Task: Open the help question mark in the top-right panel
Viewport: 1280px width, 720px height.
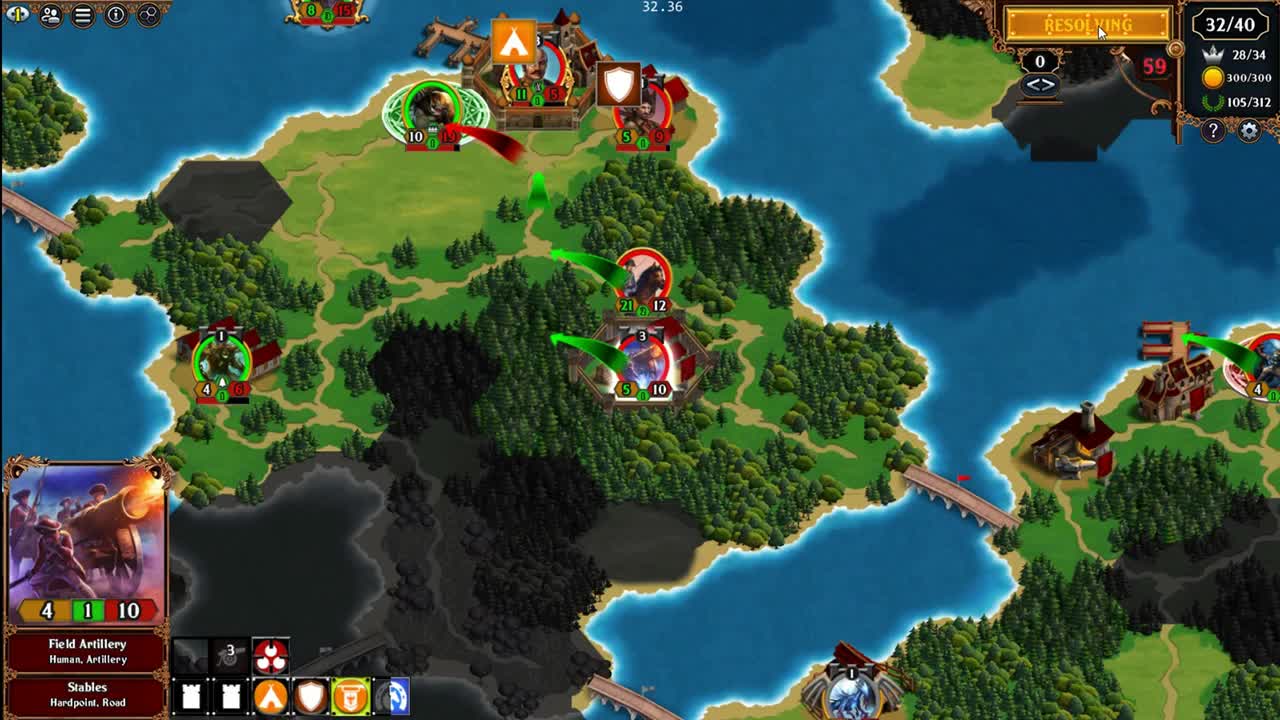Action: click(1212, 130)
